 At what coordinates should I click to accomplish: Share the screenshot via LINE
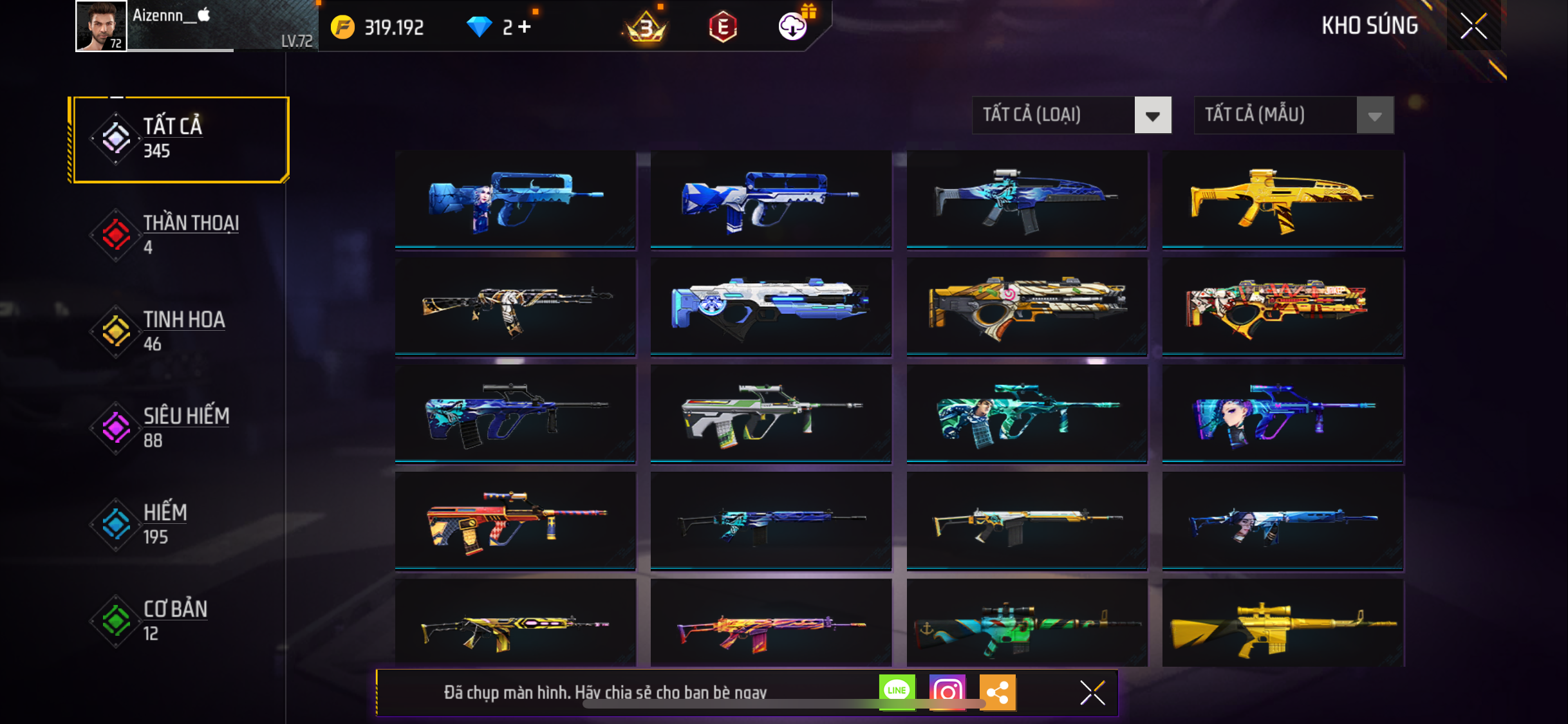point(897,692)
